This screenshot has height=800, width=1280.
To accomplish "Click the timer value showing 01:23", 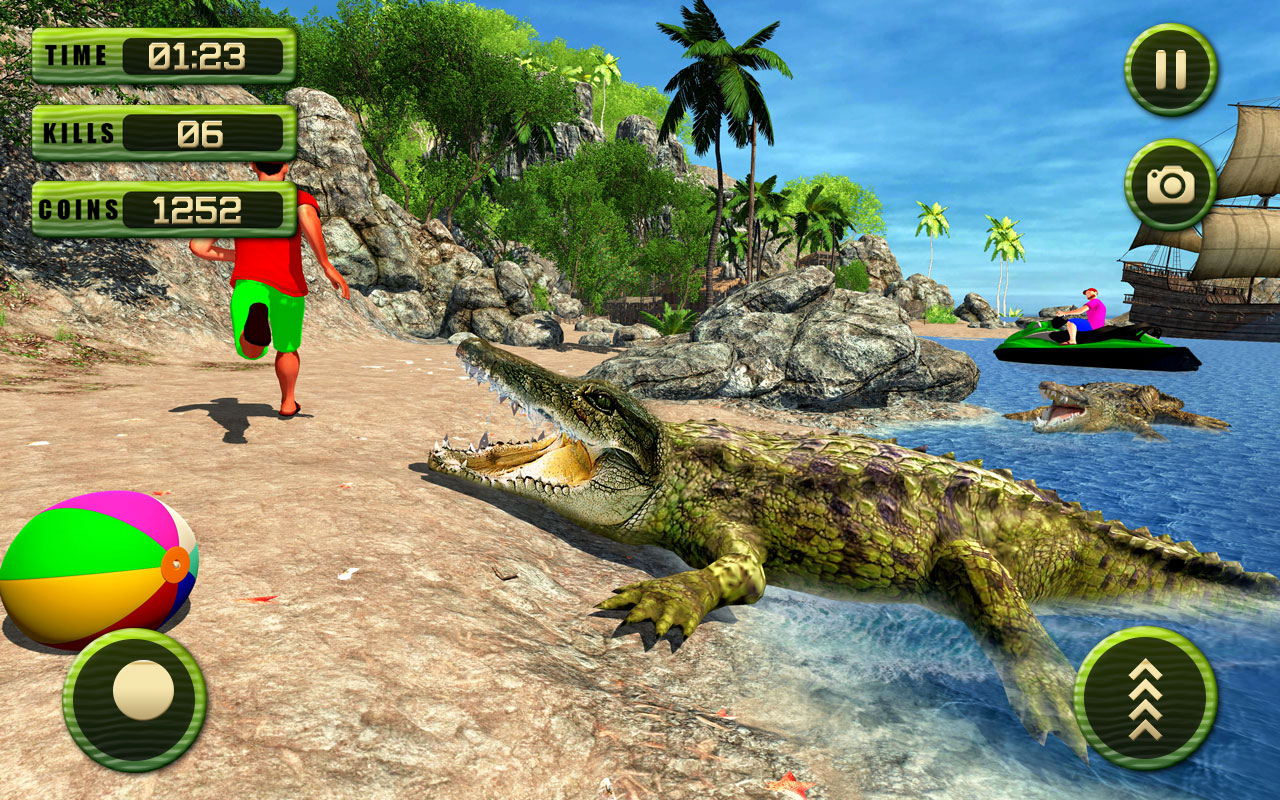I will [200, 55].
